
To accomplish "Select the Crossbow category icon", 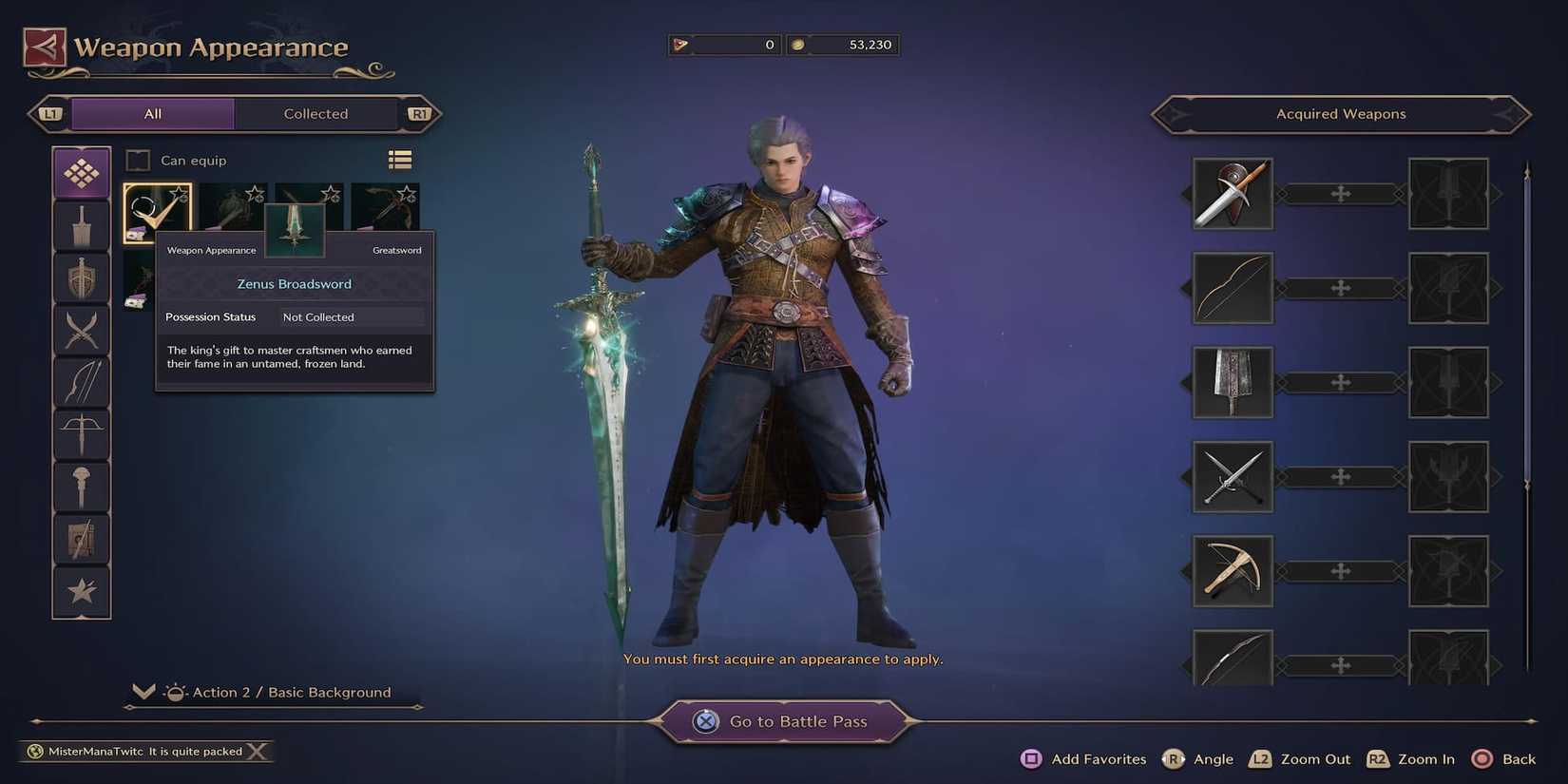I will pyautogui.click(x=81, y=432).
